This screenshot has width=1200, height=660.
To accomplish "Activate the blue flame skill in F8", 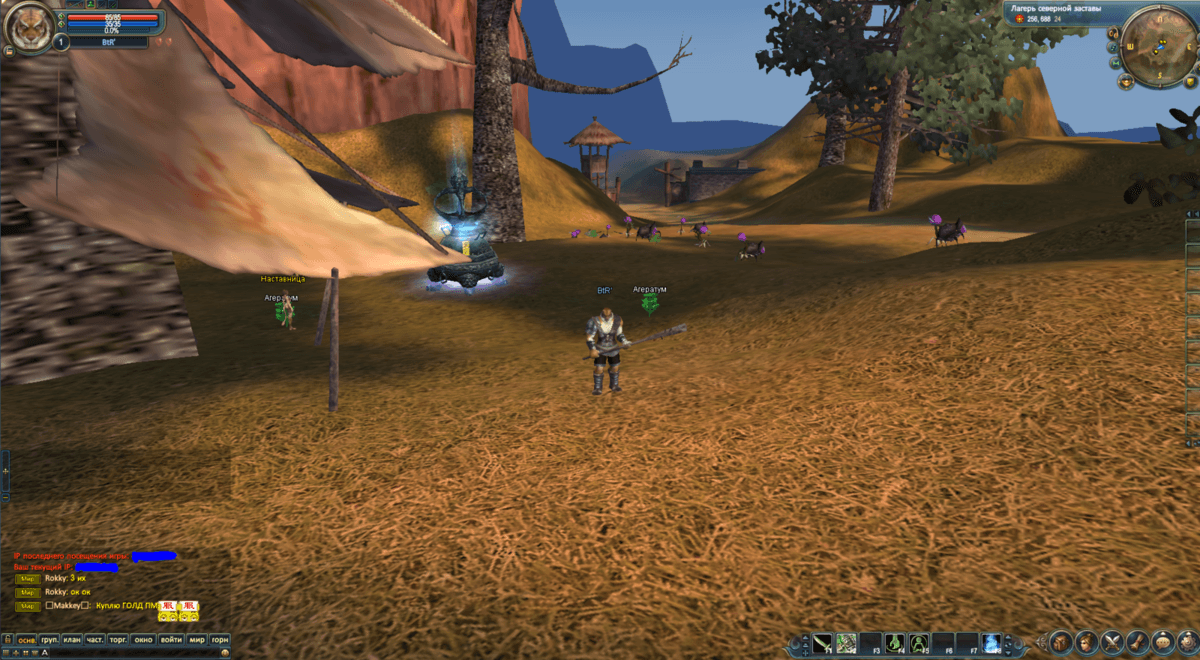I will 991,642.
